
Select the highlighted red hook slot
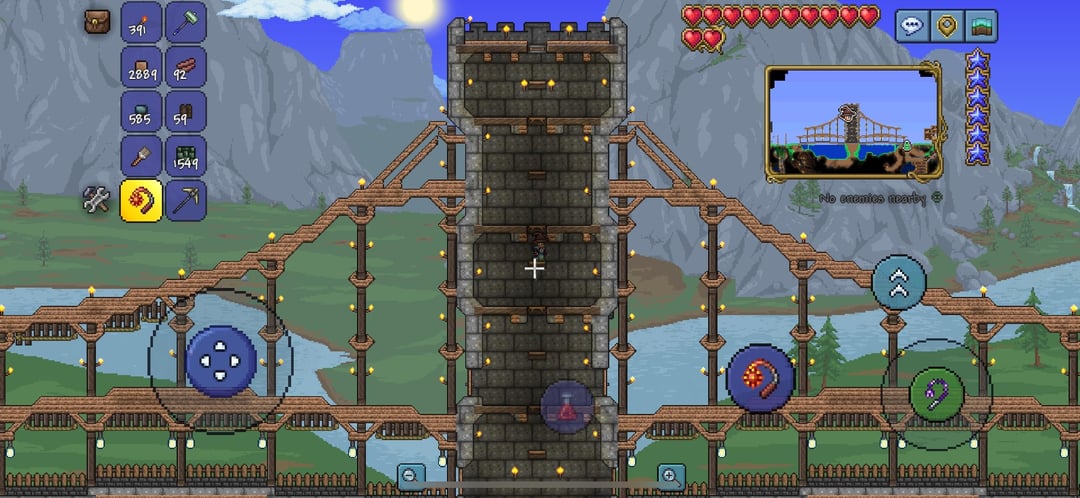pyautogui.click(x=141, y=200)
